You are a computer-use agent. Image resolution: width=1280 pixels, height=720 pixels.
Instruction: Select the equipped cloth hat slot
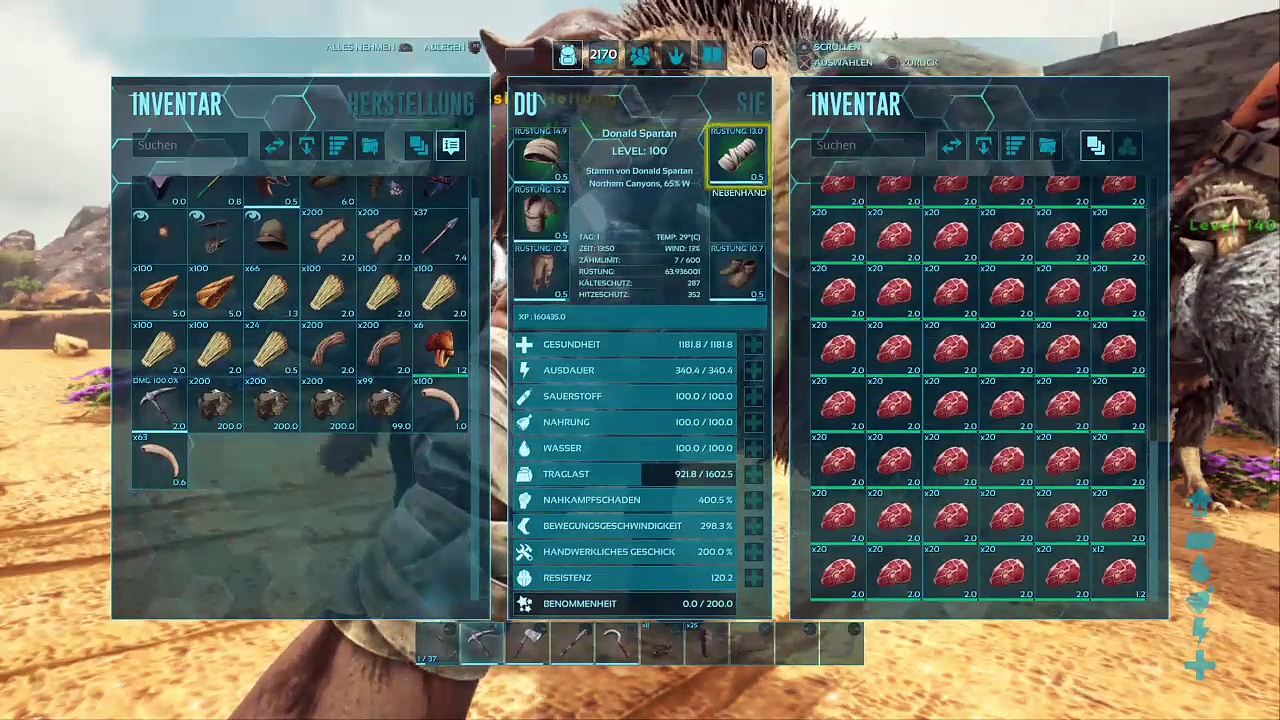[541, 155]
